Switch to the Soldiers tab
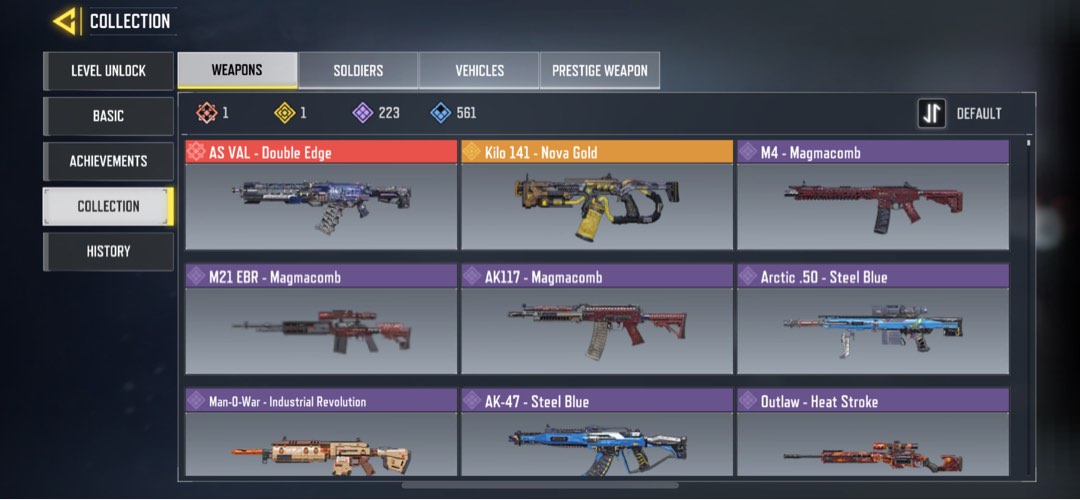Viewport: 1080px width, 500px height. (358, 71)
